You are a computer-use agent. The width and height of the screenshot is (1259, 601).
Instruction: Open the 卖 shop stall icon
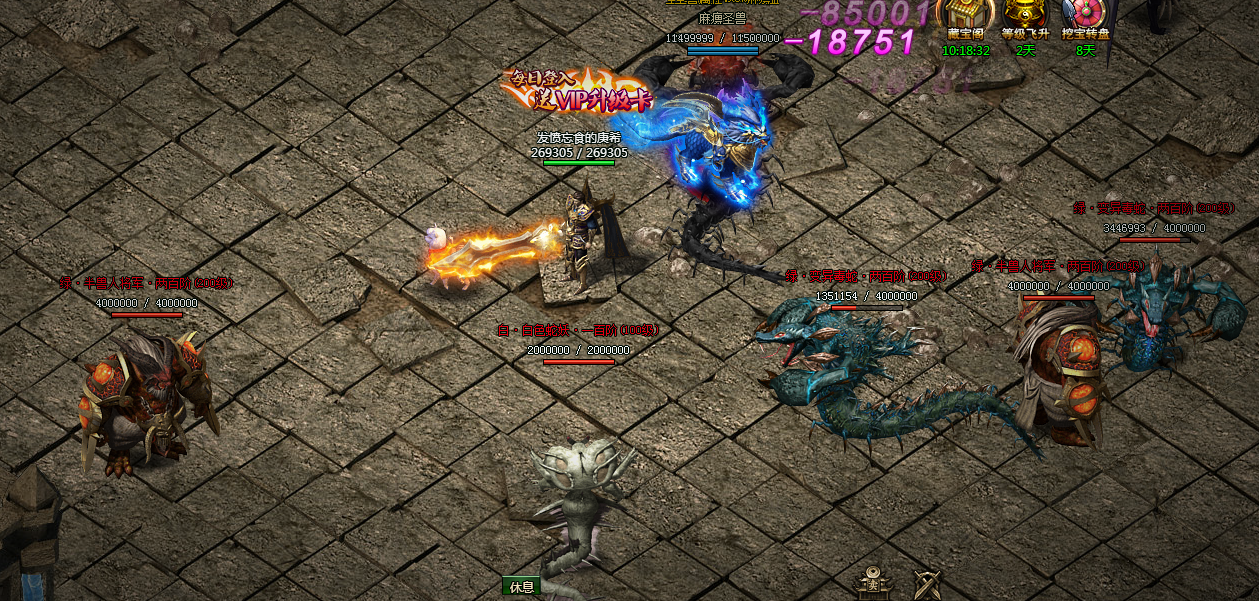(x=872, y=583)
